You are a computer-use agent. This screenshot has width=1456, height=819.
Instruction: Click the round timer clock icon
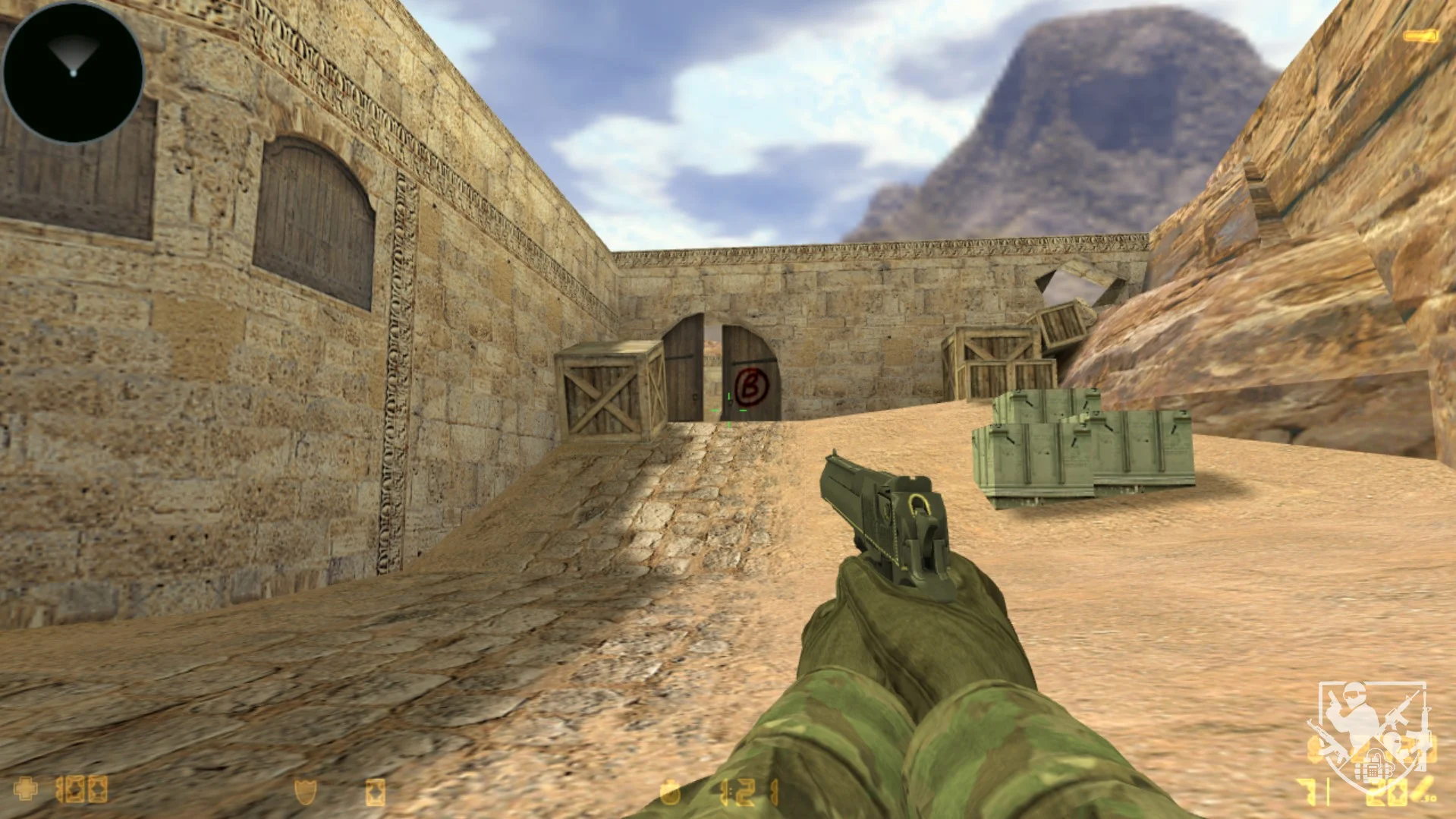670,792
